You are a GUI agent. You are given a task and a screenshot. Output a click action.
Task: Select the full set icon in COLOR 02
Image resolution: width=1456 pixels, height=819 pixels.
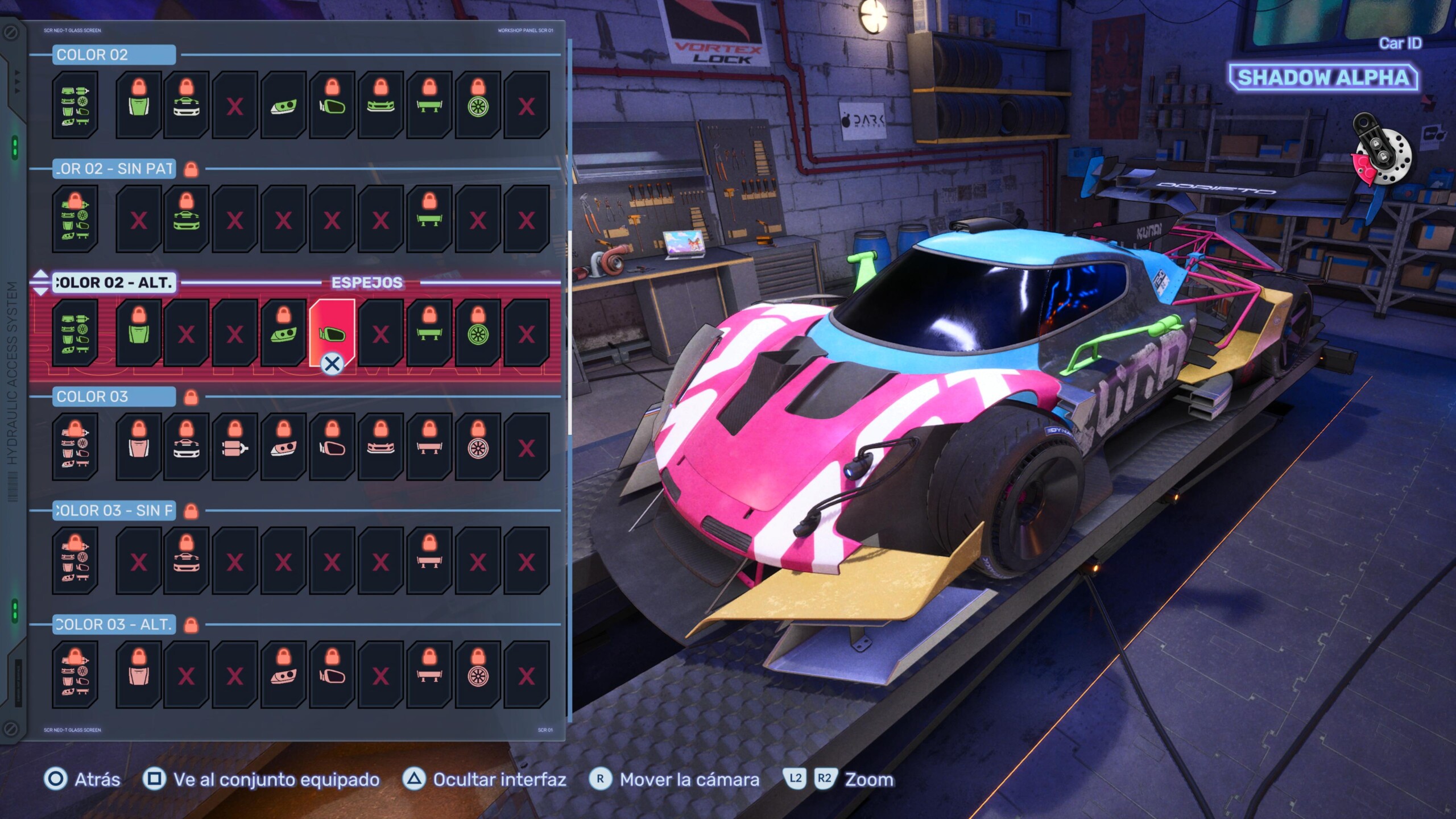point(75,105)
